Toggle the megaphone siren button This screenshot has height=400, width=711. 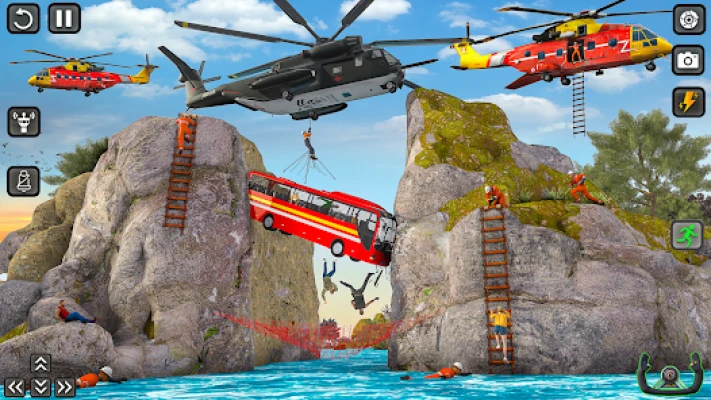[23, 122]
